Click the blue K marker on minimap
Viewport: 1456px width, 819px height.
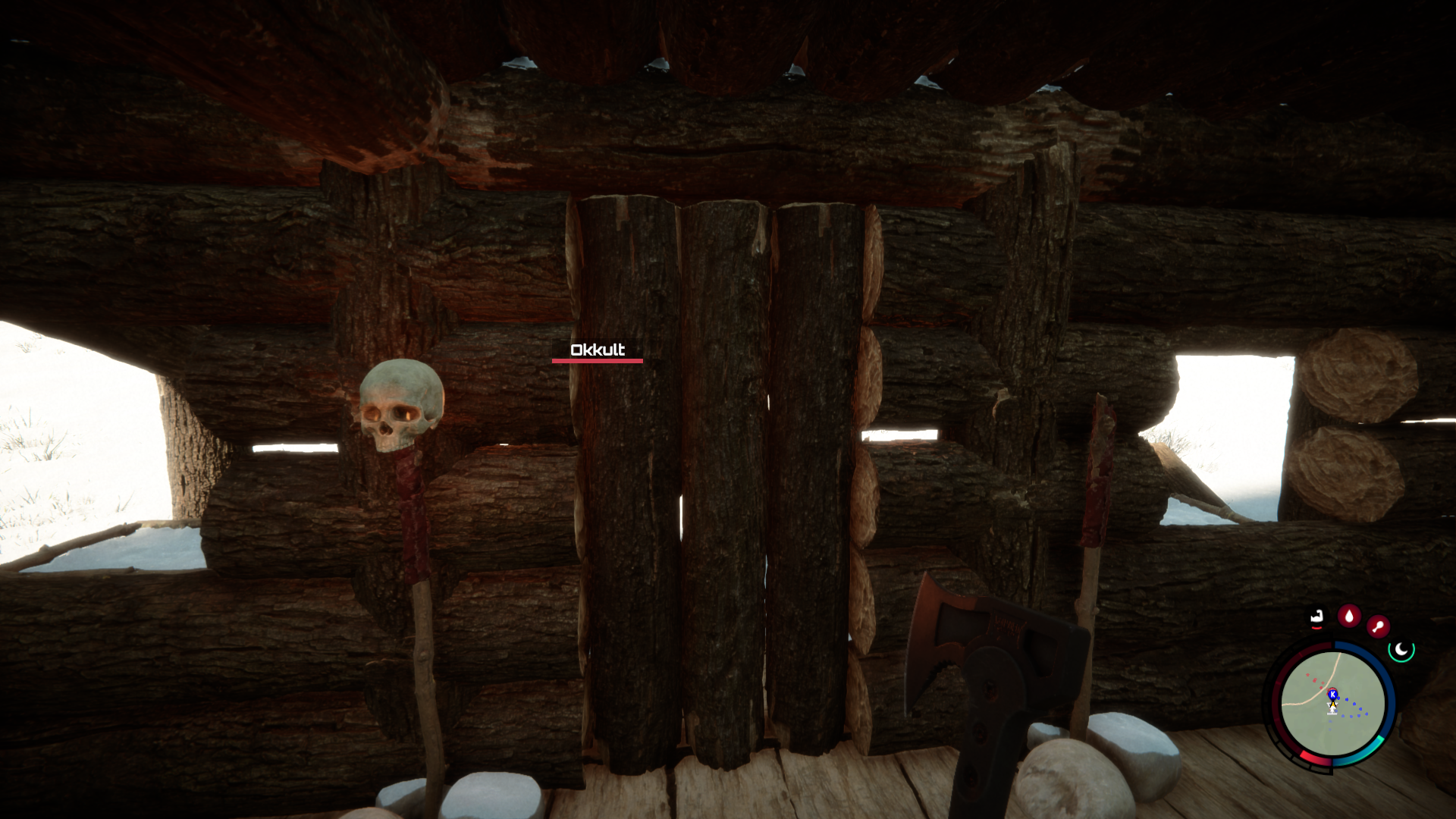point(1332,694)
